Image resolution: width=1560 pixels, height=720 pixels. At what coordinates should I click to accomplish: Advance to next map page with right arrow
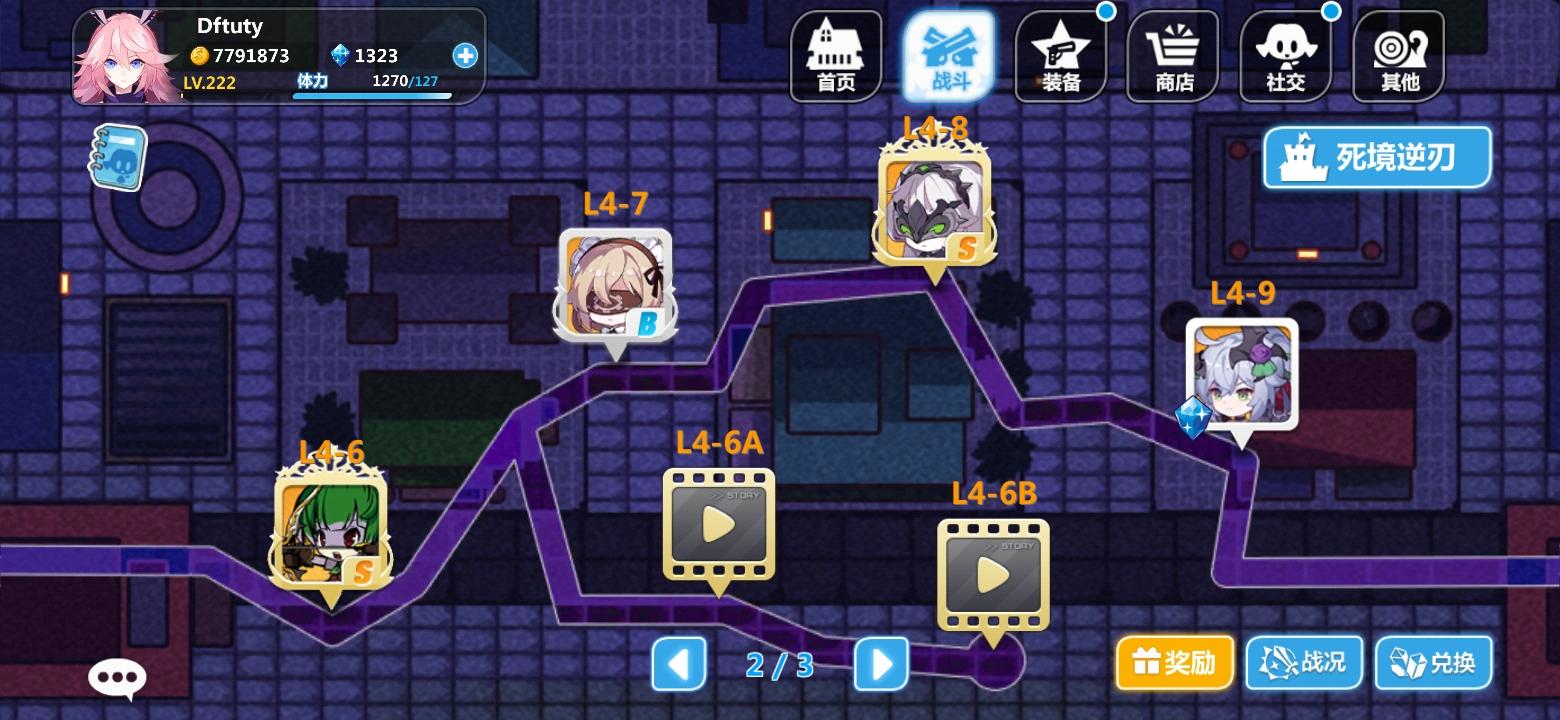[x=879, y=662]
